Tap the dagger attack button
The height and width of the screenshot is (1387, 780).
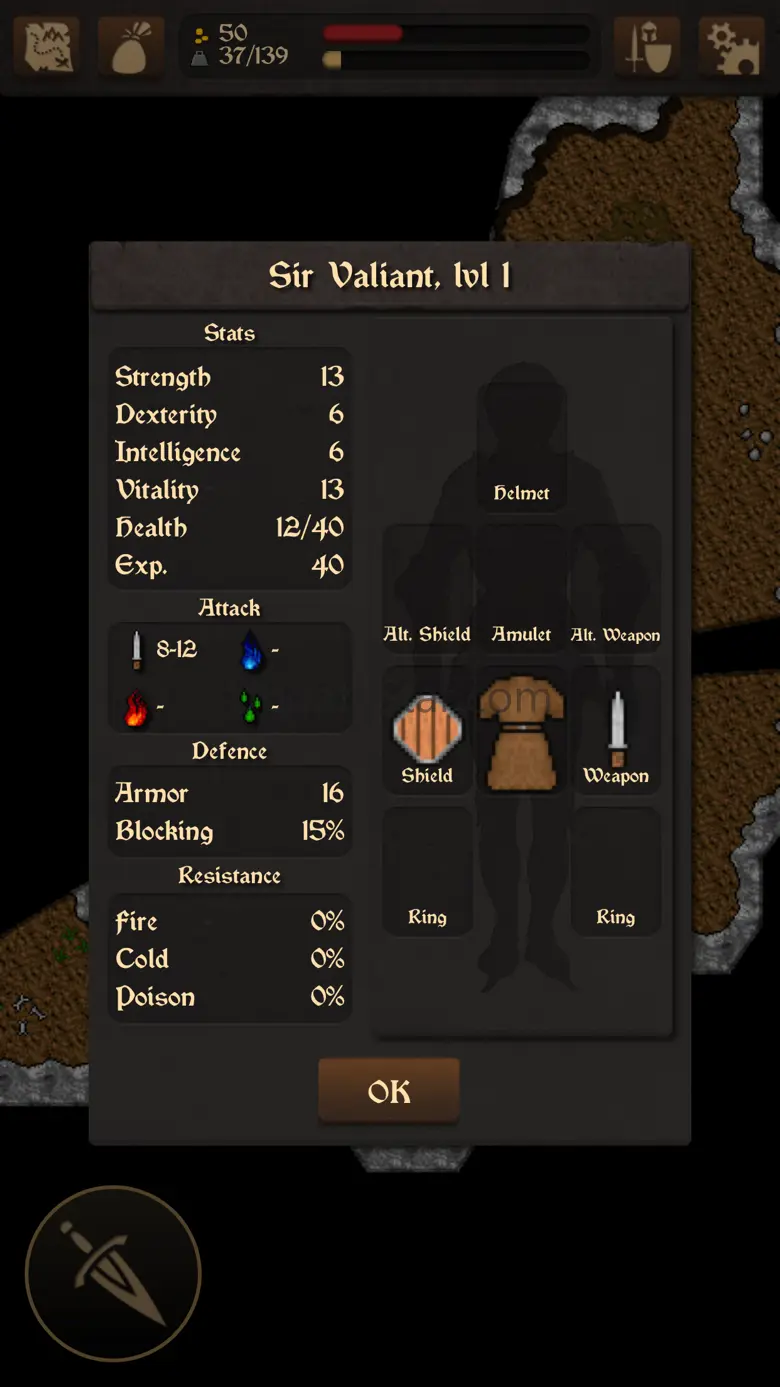pyautogui.click(x=113, y=1273)
